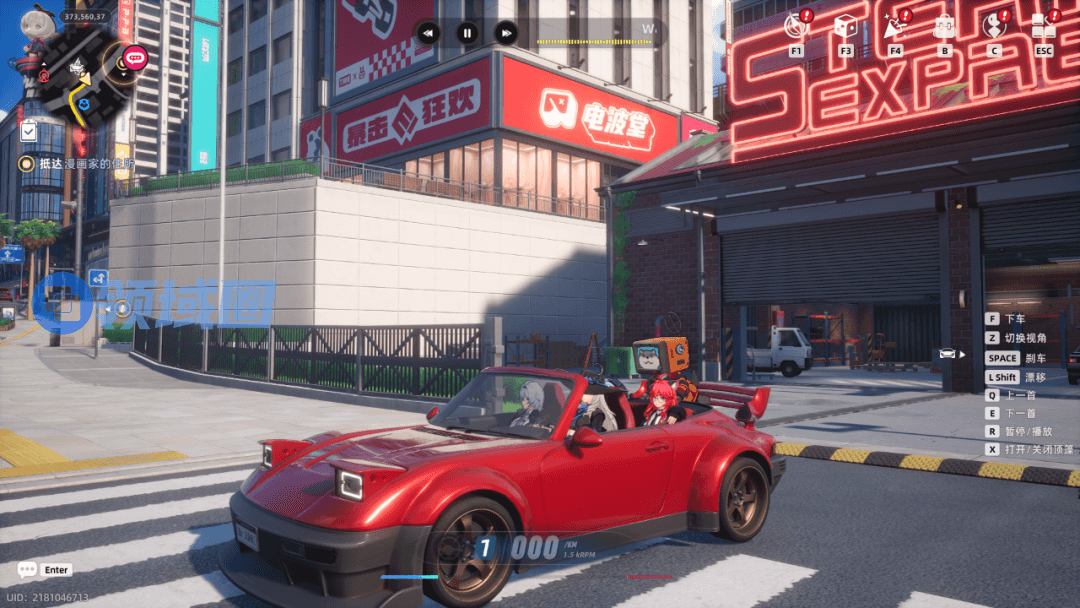Open the dice icon menu
Viewport: 1080px width, 608px height.
click(x=845, y=26)
